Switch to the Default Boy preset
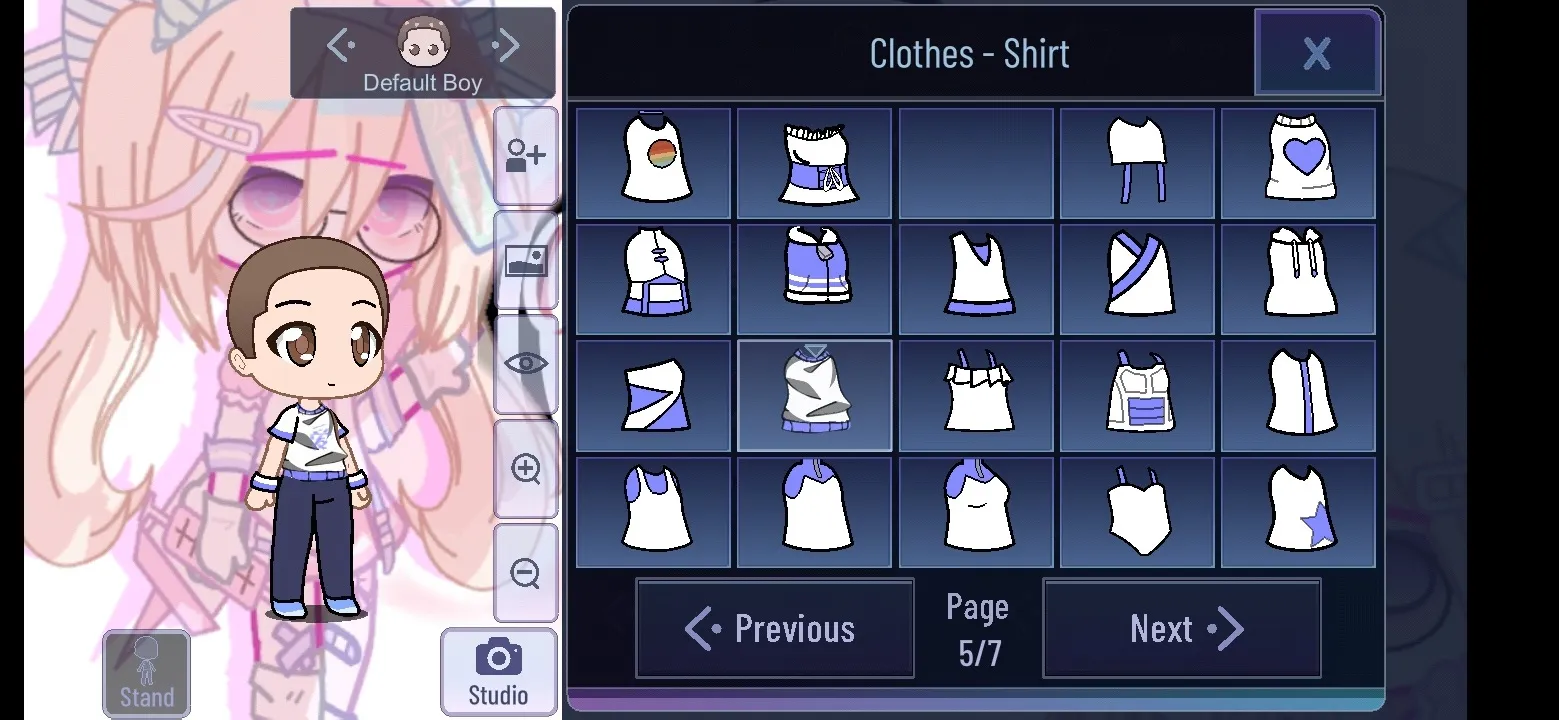The width and height of the screenshot is (1559, 720). pyautogui.click(x=422, y=55)
